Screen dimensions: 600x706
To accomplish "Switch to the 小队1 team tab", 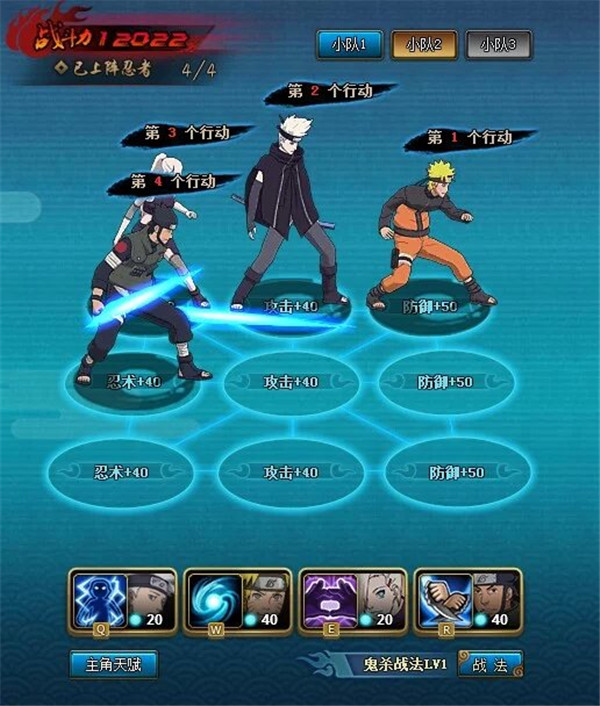I will [351, 45].
